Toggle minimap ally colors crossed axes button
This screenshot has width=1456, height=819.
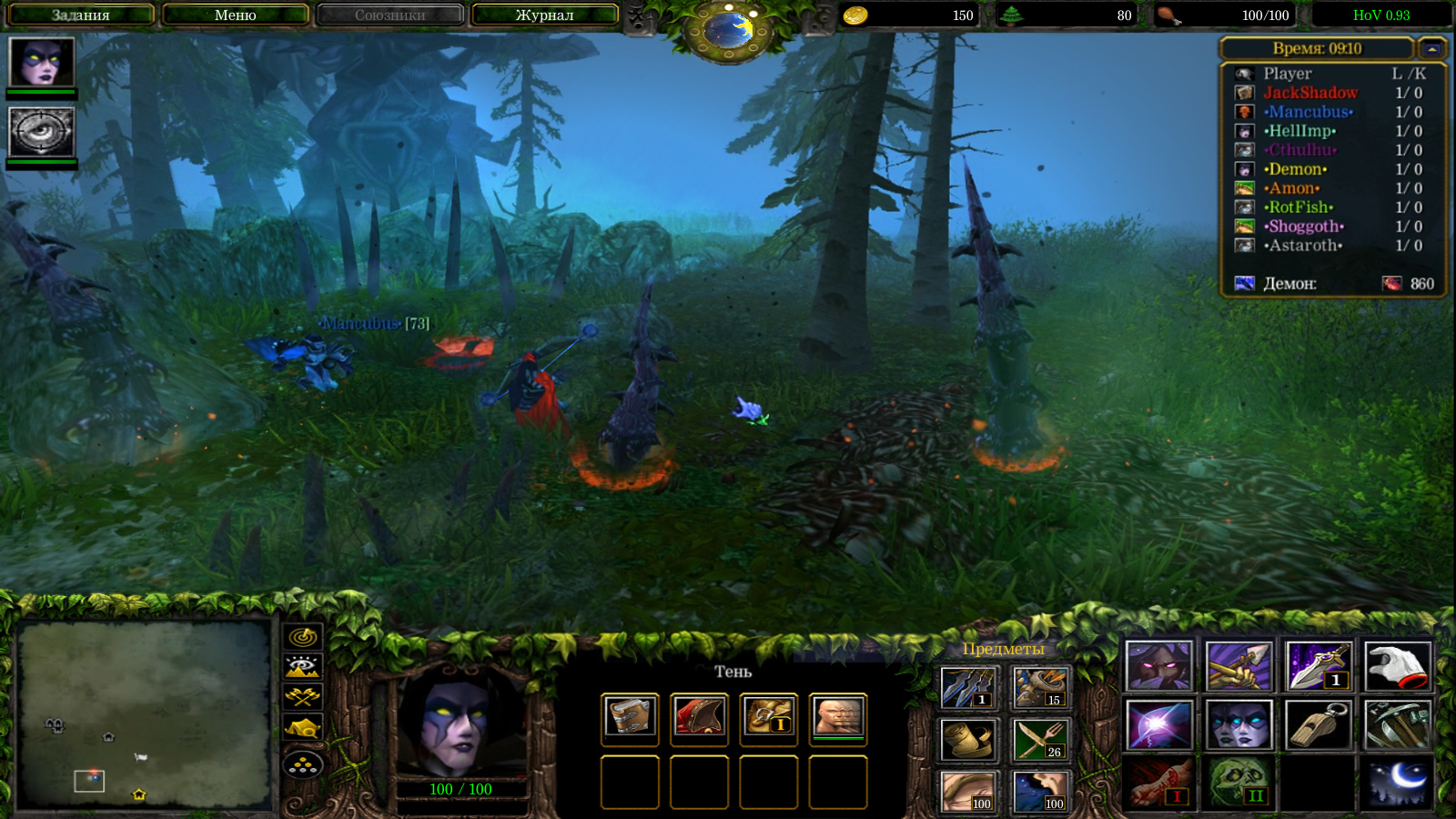[303, 697]
